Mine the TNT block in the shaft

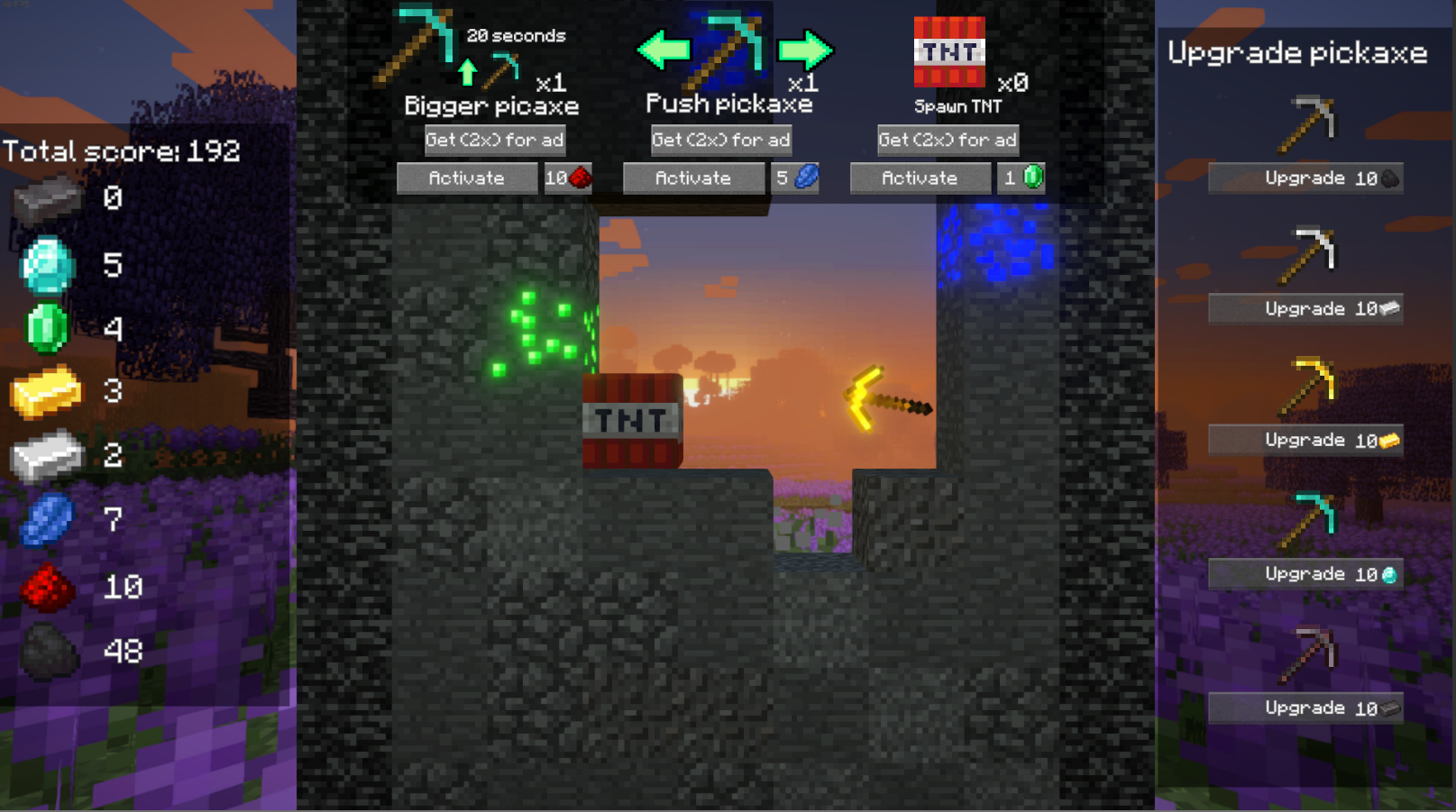coord(631,421)
